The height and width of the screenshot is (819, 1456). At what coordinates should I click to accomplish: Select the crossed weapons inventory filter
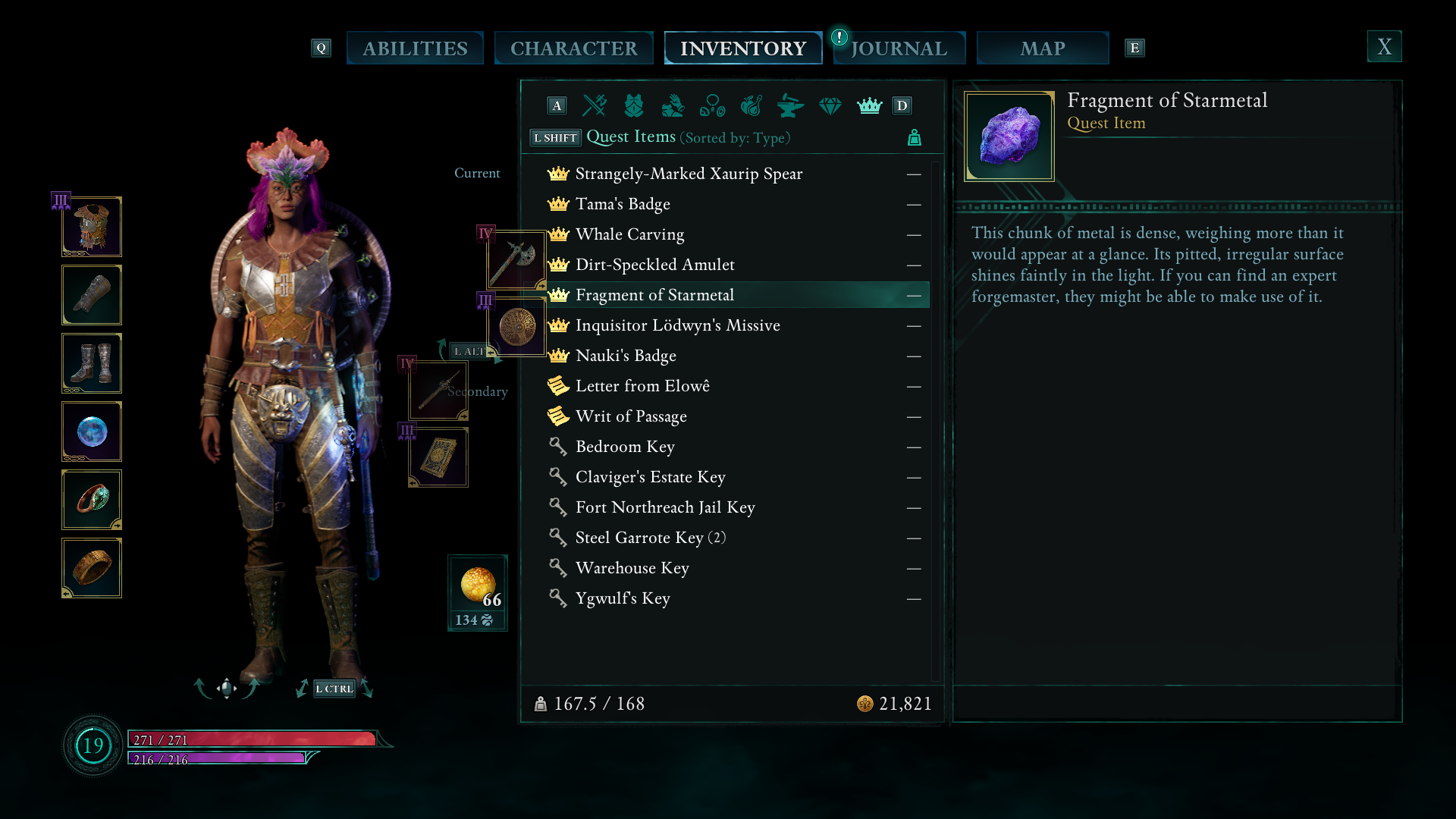(594, 106)
